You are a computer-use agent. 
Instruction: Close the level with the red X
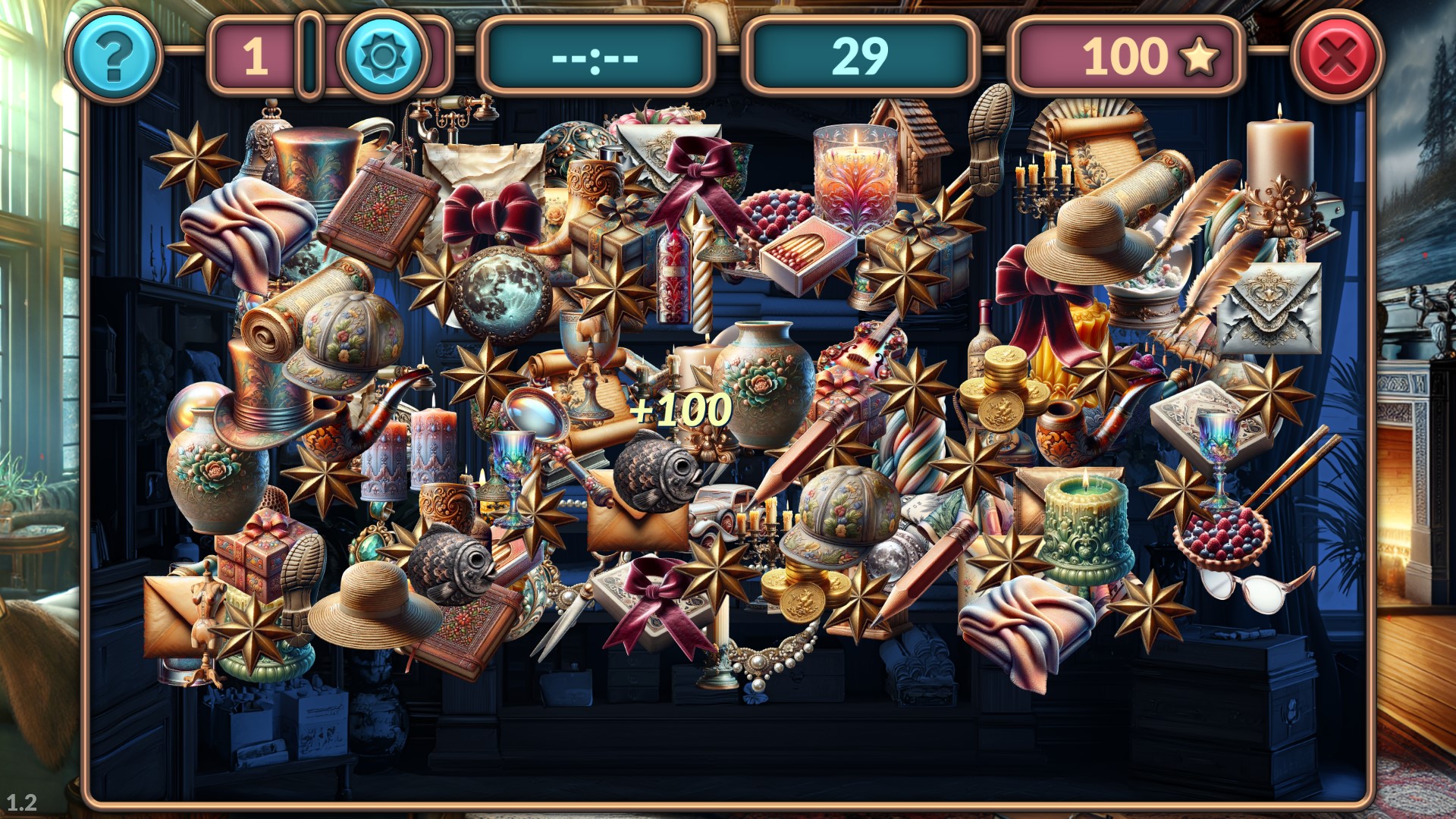coord(1337,55)
